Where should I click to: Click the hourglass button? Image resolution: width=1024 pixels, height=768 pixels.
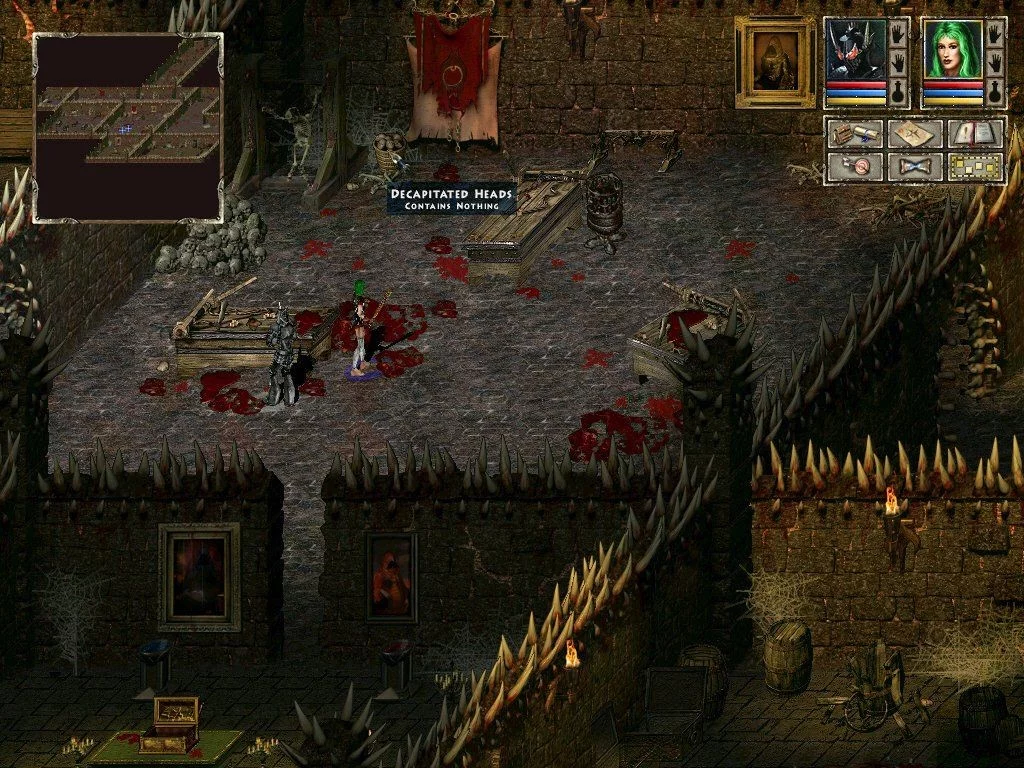tap(914, 165)
